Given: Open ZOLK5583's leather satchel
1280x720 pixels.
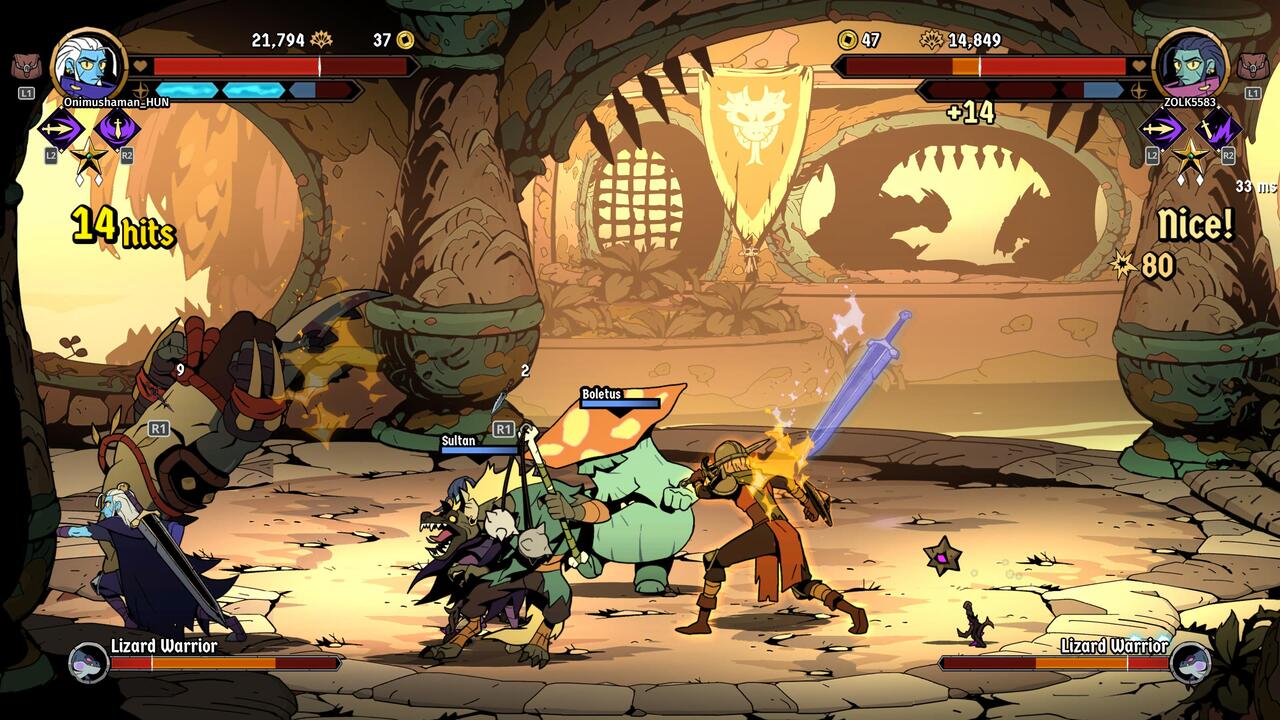Looking at the screenshot, I should 1252,67.
